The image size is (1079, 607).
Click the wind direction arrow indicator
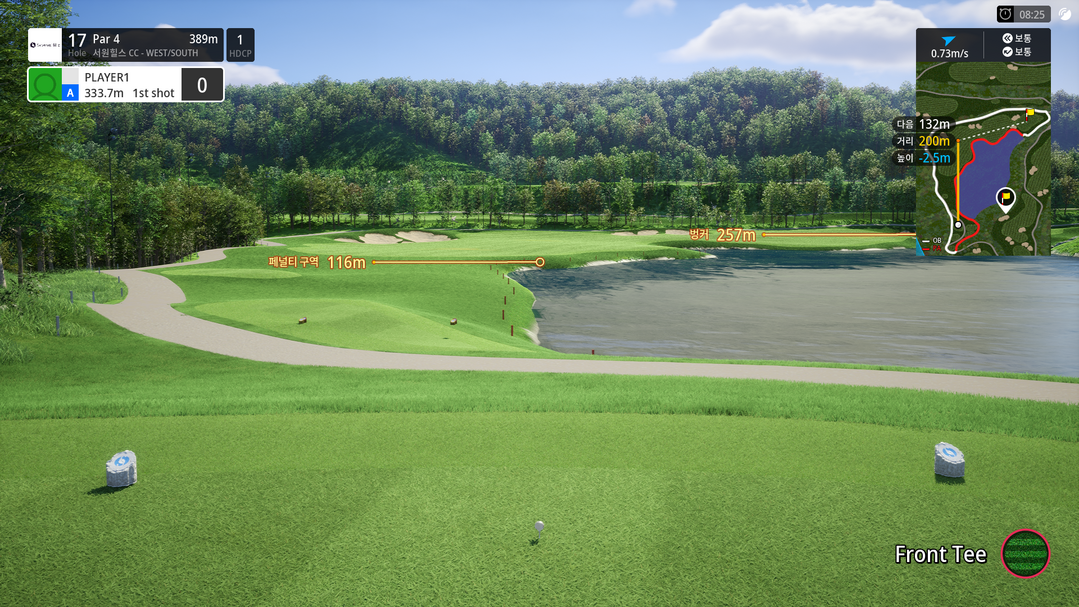[x=949, y=41]
